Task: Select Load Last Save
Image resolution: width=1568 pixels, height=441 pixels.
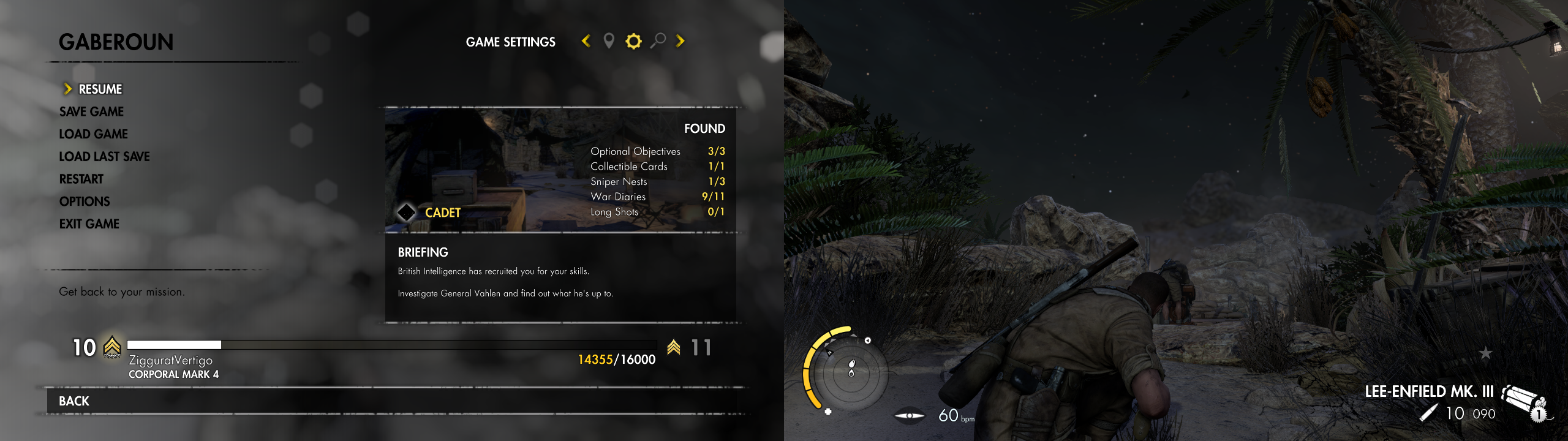Action: pyautogui.click(x=104, y=157)
